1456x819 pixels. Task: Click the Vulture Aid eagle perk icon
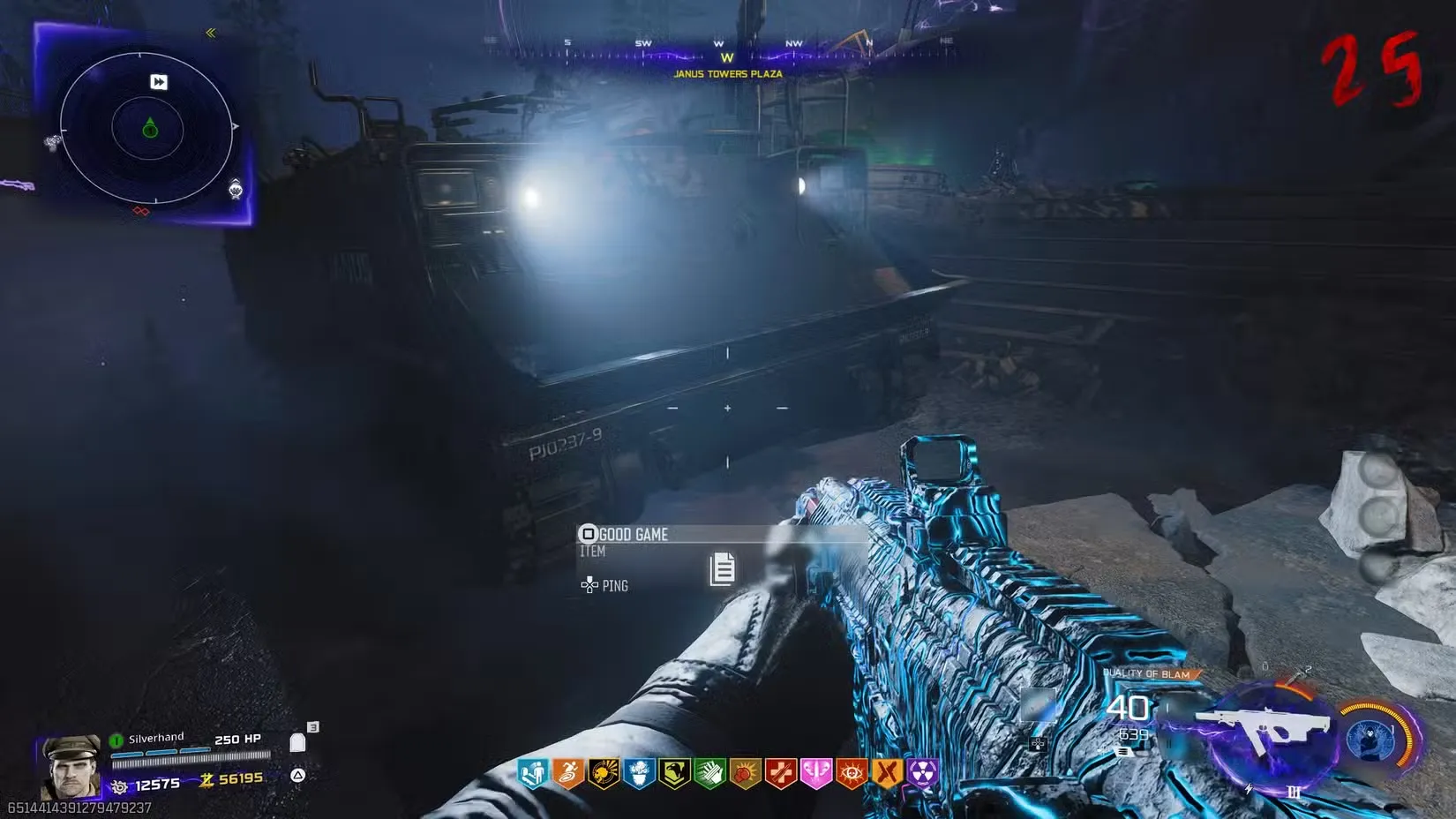click(673, 775)
